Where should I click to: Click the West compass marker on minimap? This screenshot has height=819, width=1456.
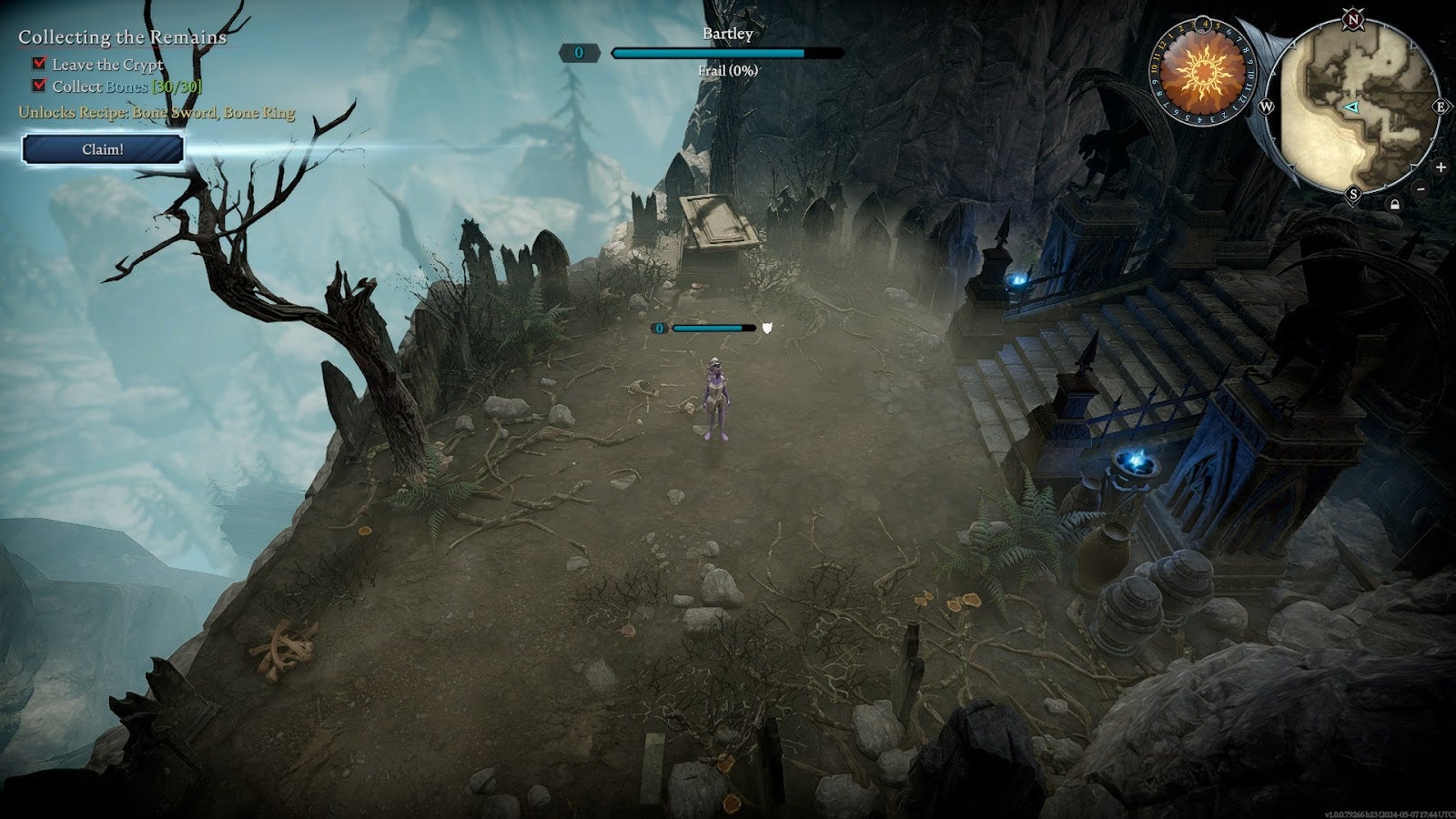(1267, 106)
